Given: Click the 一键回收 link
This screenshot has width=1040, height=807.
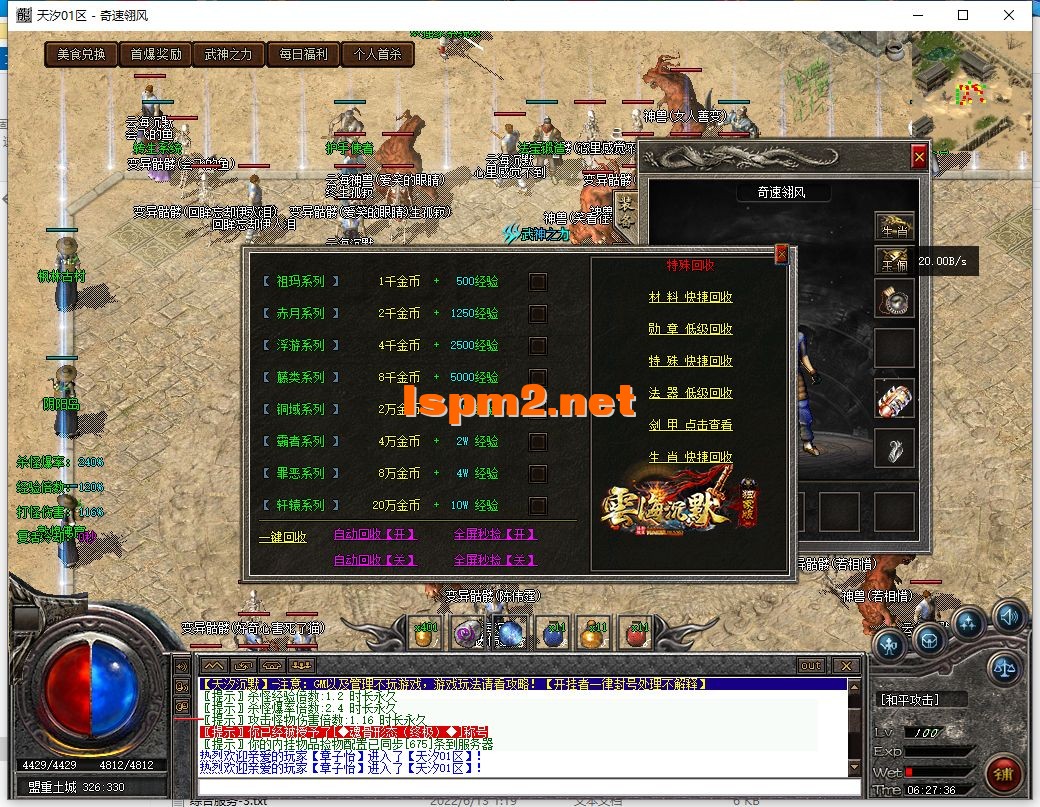Looking at the screenshot, I should 283,537.
